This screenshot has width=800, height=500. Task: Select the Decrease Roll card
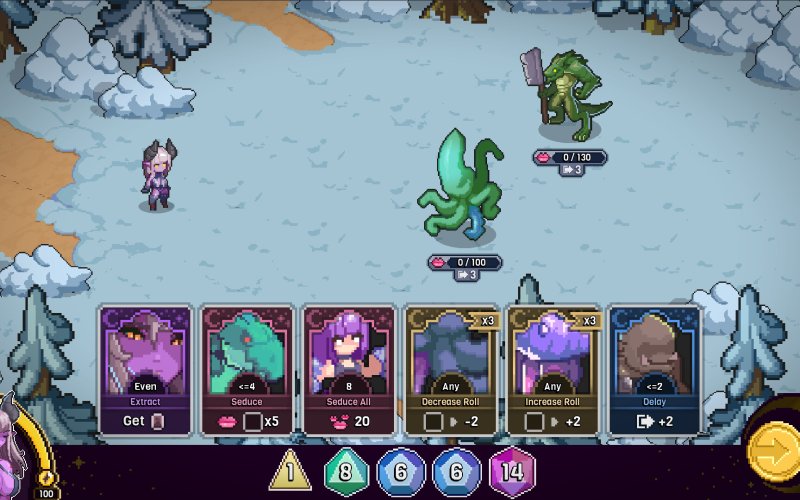pyautogui.click(x=451, y=370)
